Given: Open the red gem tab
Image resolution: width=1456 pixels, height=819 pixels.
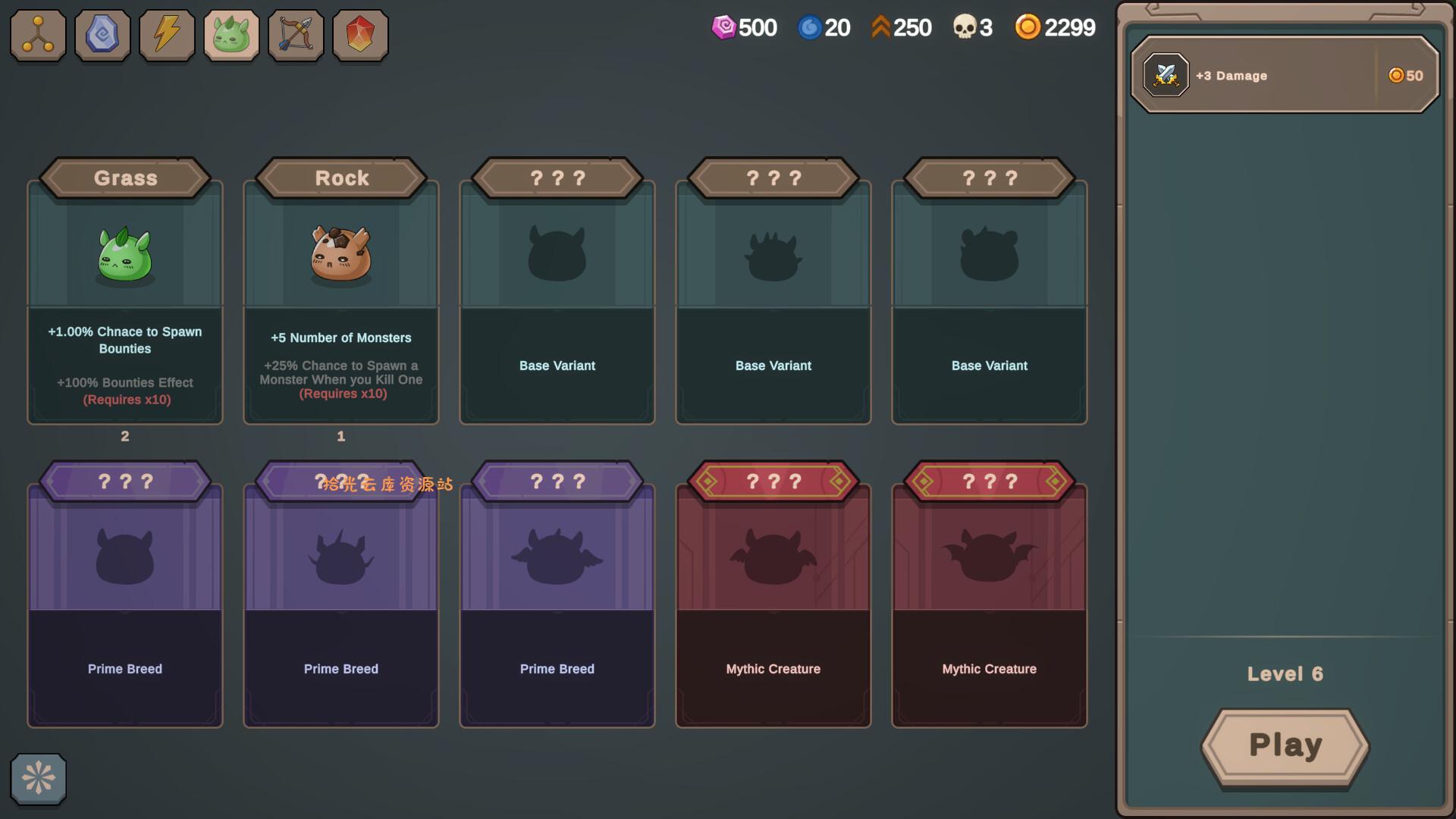Looking at the screenshot, I should tap(360, 35).
